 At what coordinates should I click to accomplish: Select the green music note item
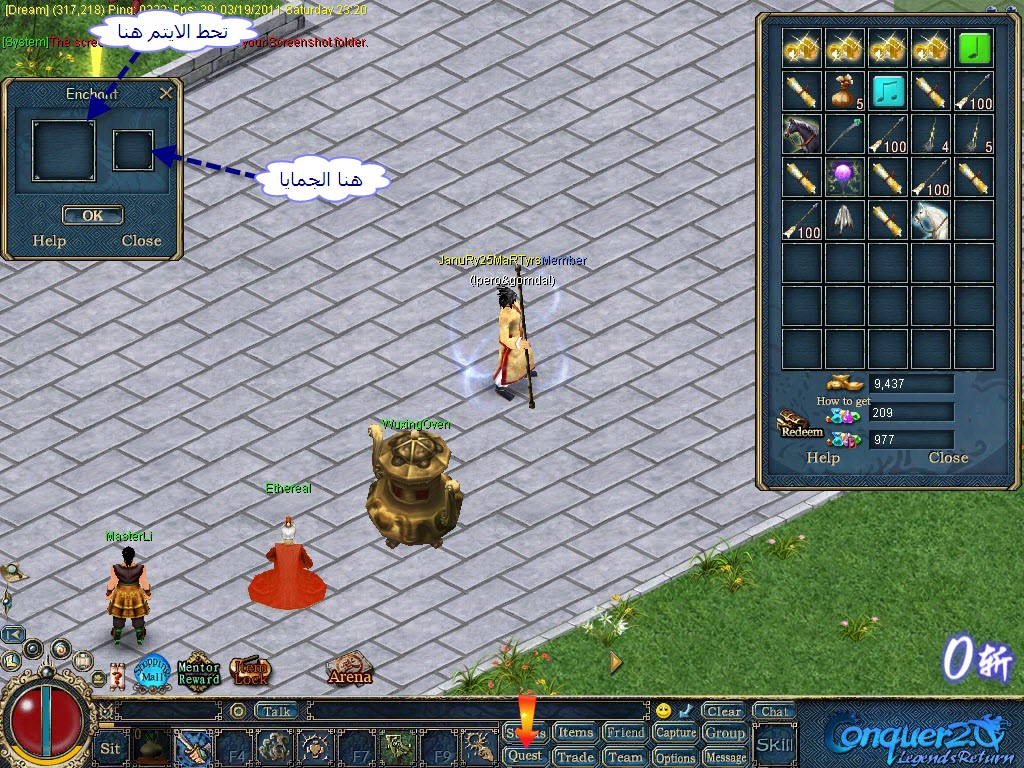[973, 48]
